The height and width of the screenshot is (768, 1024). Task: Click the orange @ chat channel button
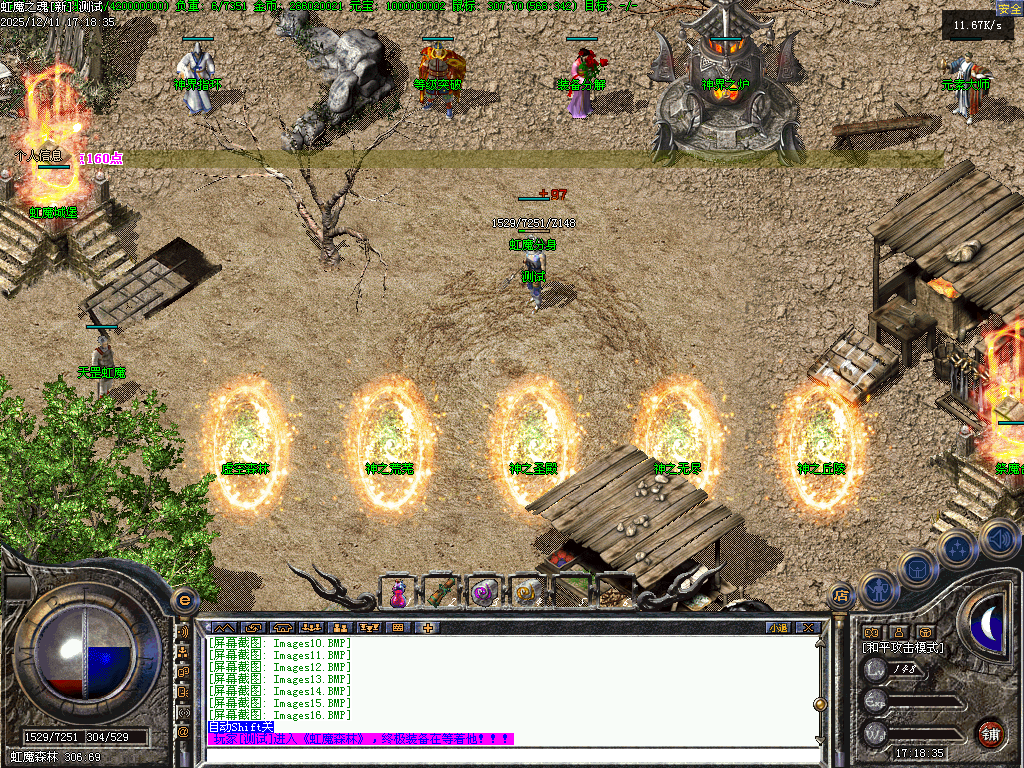click(183, 732)
